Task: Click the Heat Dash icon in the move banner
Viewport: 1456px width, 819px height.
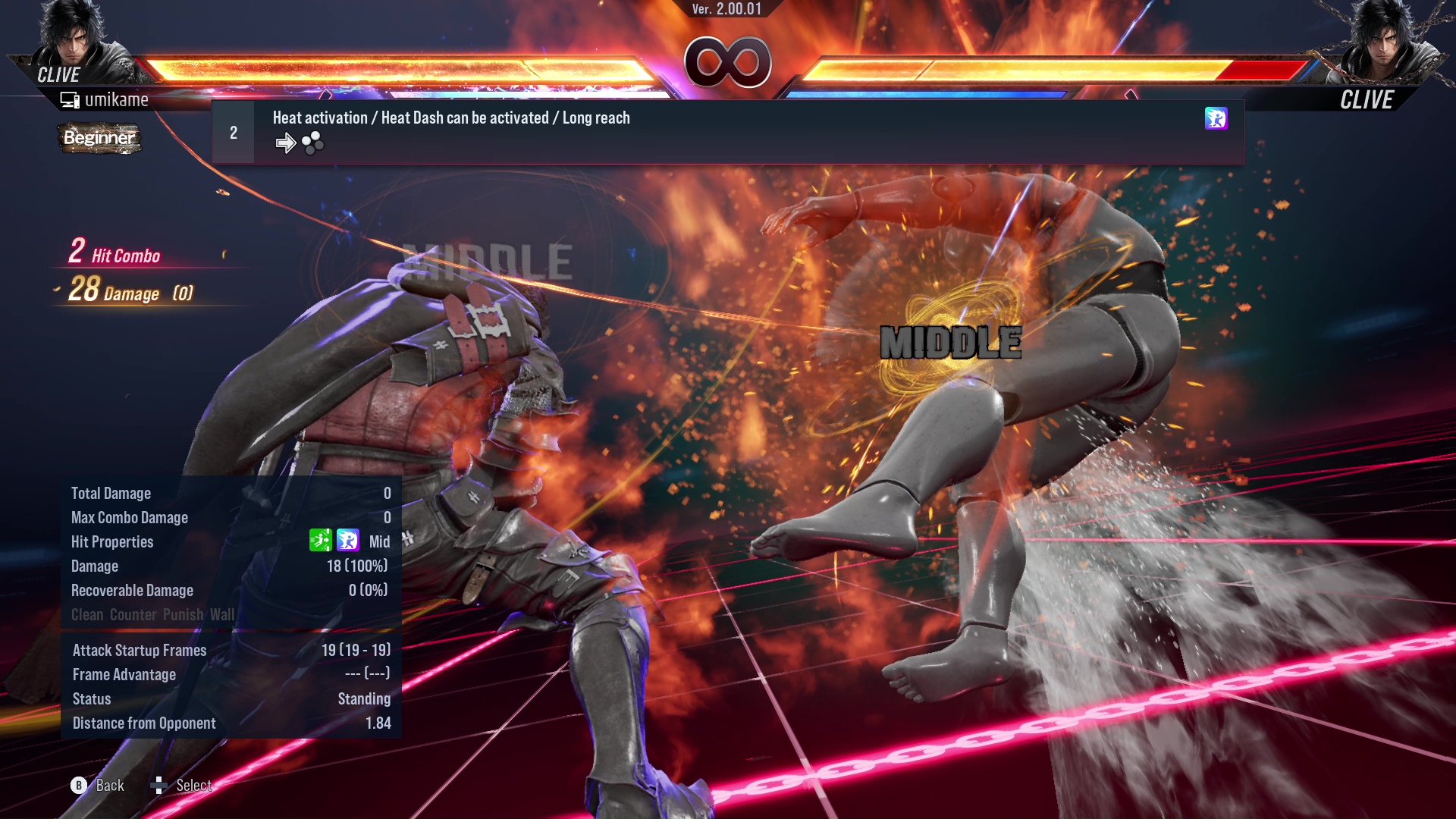Action: tap(1216, 119)
